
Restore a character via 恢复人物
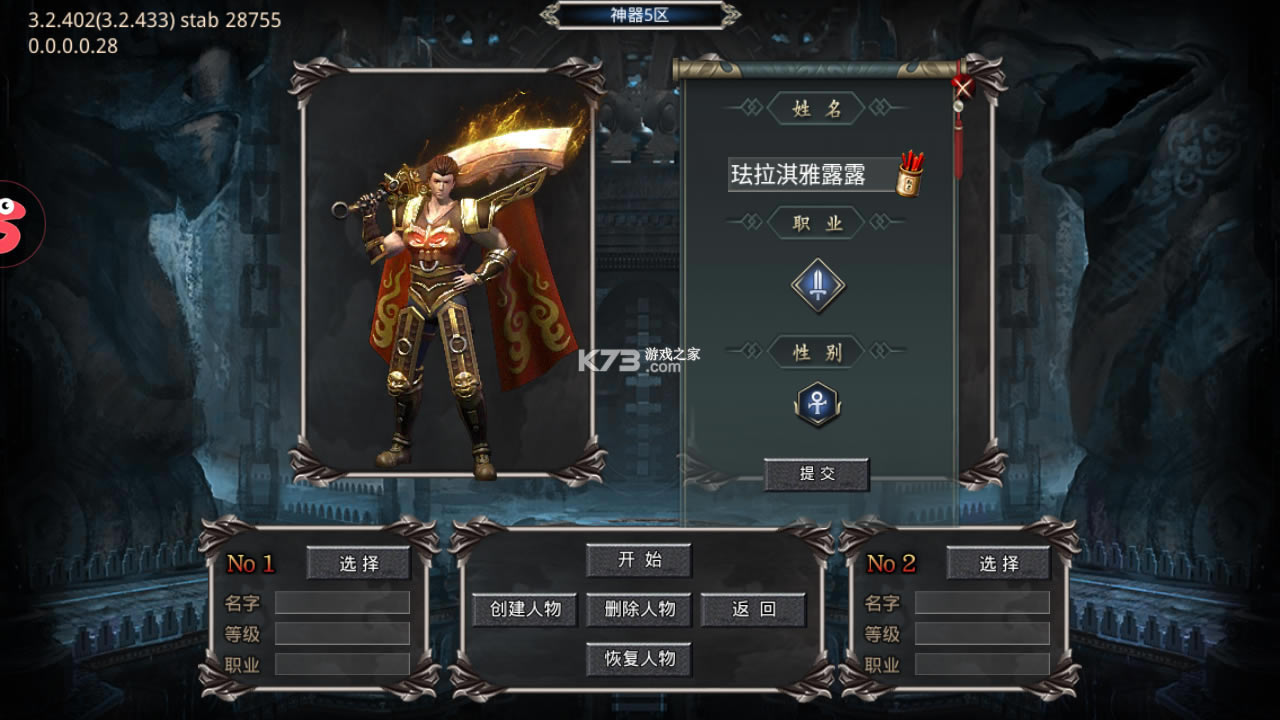[x=638, y=659]
